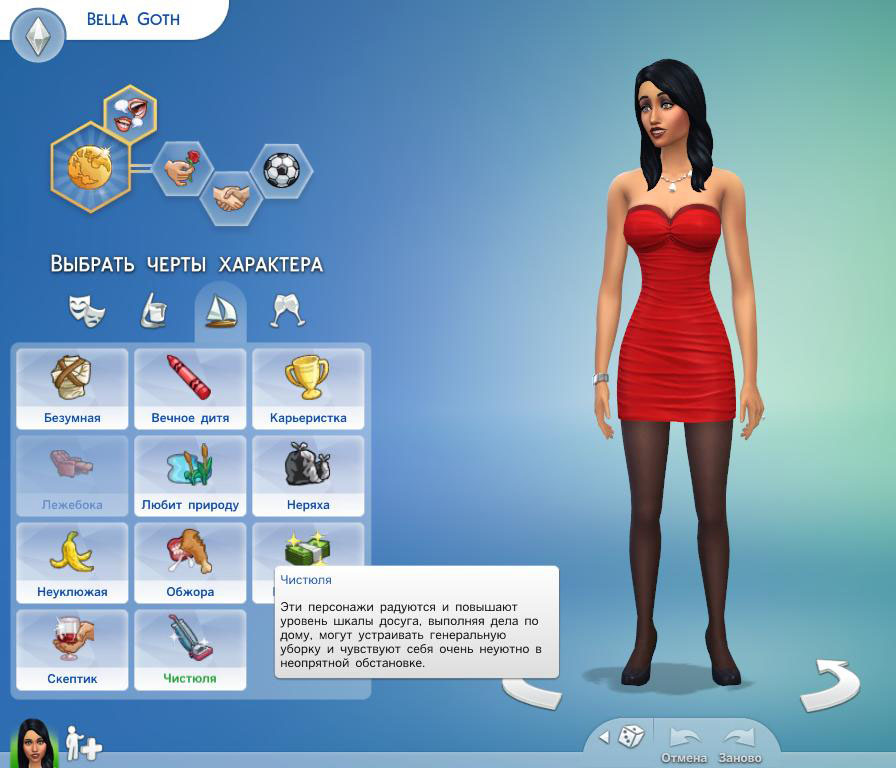Image resolution: width=896 pixels, height=768 pixels.
Task: Add a new Sim to the household
Action: [x=83, y=744]
